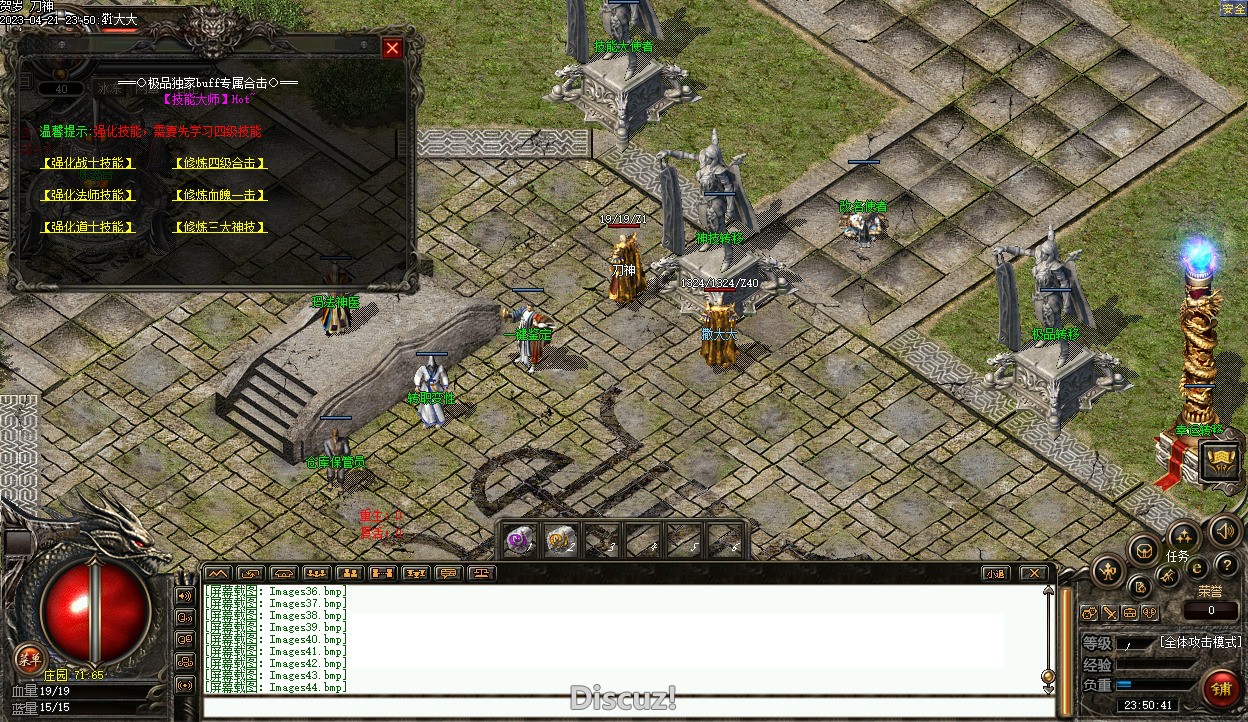Pick the 强化道士技能 option
1248x722 pixels.
coord(88,227)
